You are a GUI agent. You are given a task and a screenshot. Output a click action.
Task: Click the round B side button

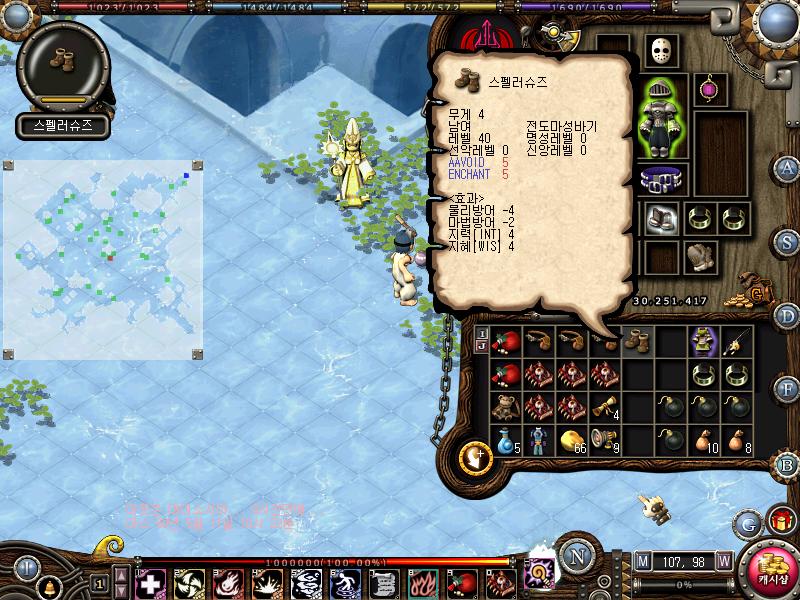(x=786, y=464)
